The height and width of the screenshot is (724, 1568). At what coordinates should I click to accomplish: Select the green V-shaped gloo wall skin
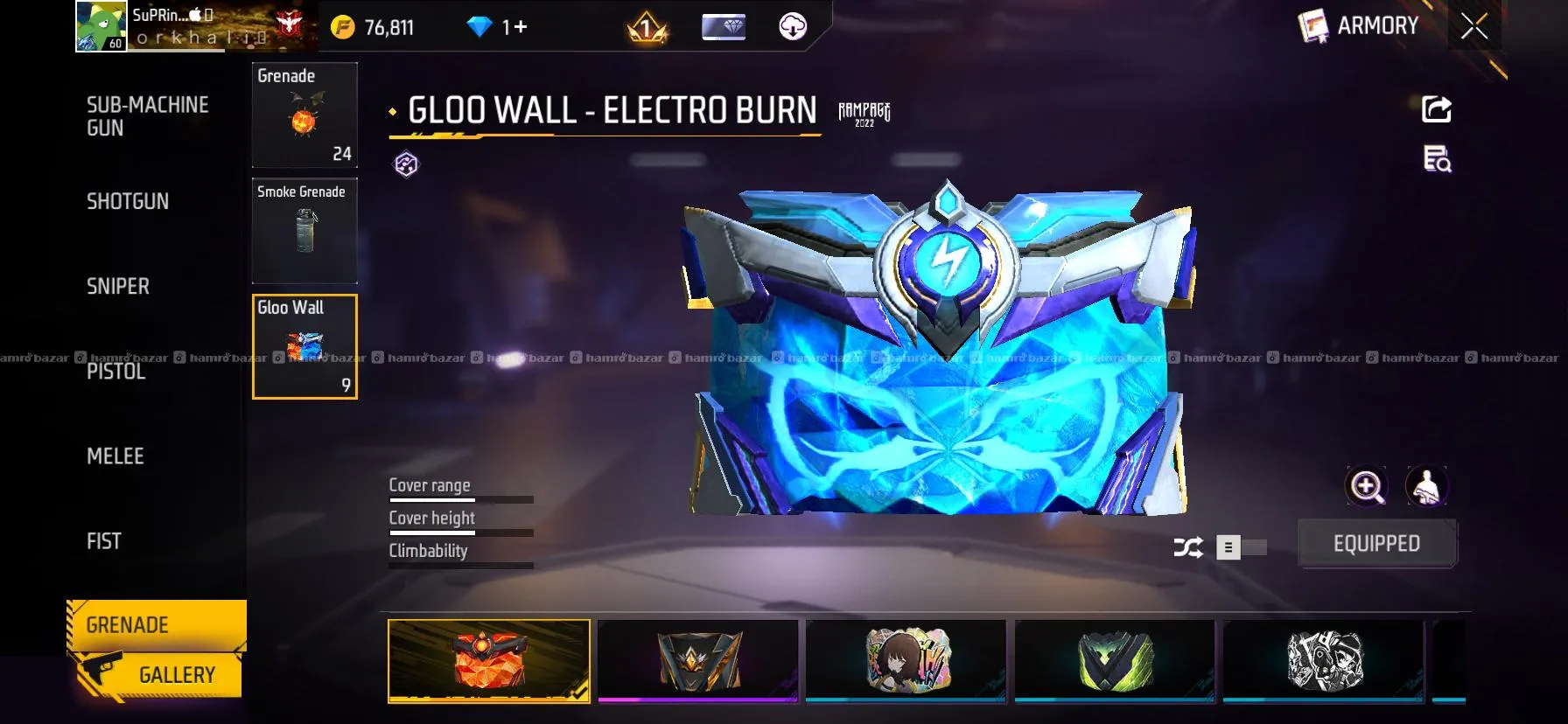pyautogui.click(x=1115, y=660)
